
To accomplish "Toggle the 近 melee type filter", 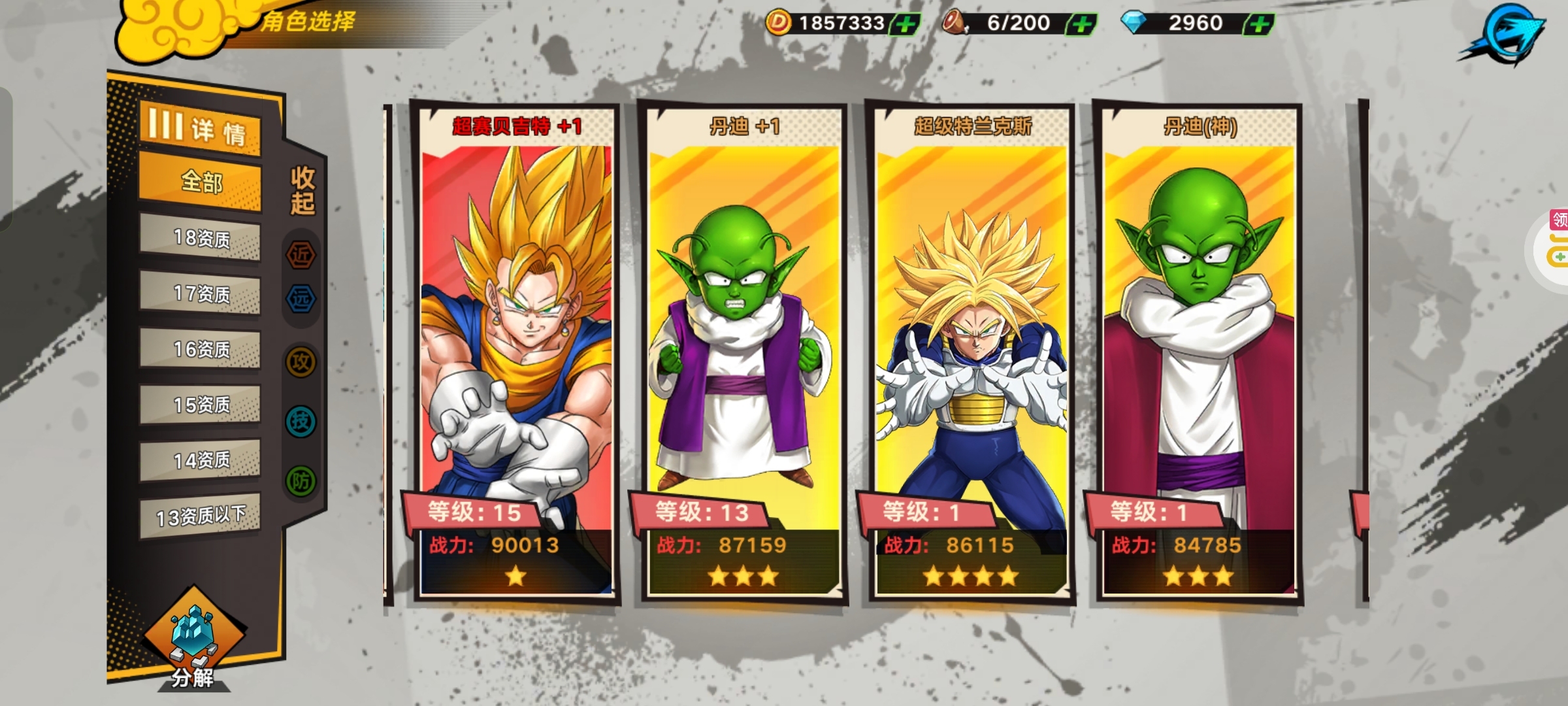I will point(301,254).
